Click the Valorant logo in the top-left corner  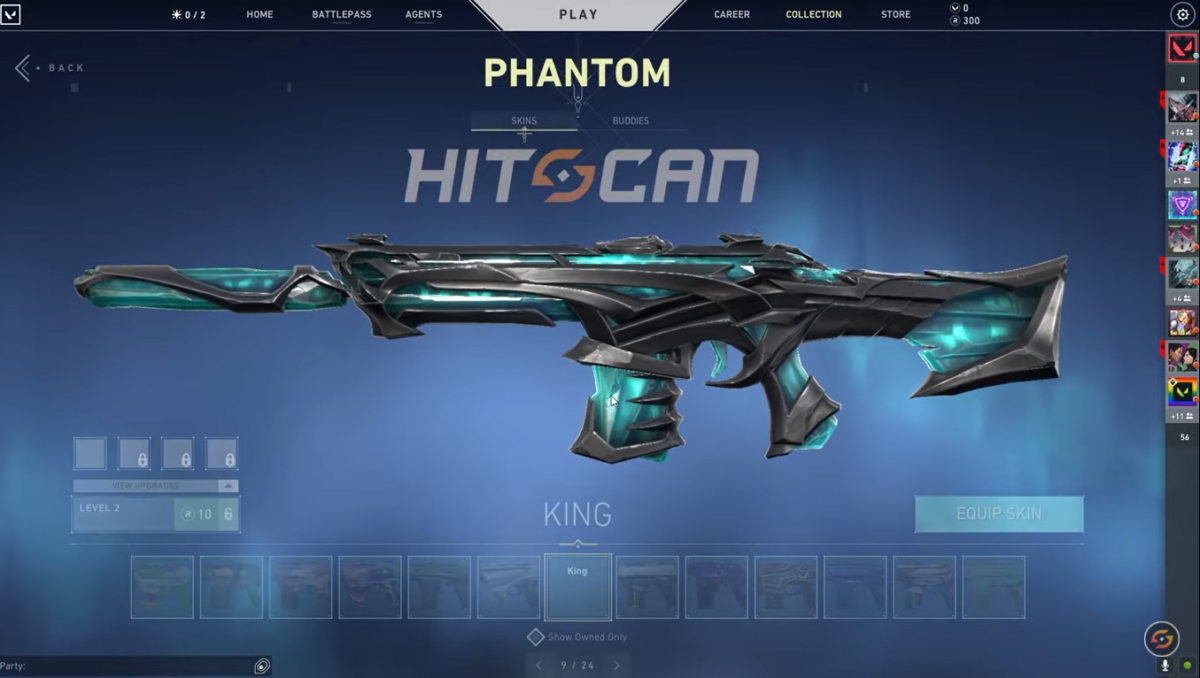click(x=11, y=15)
